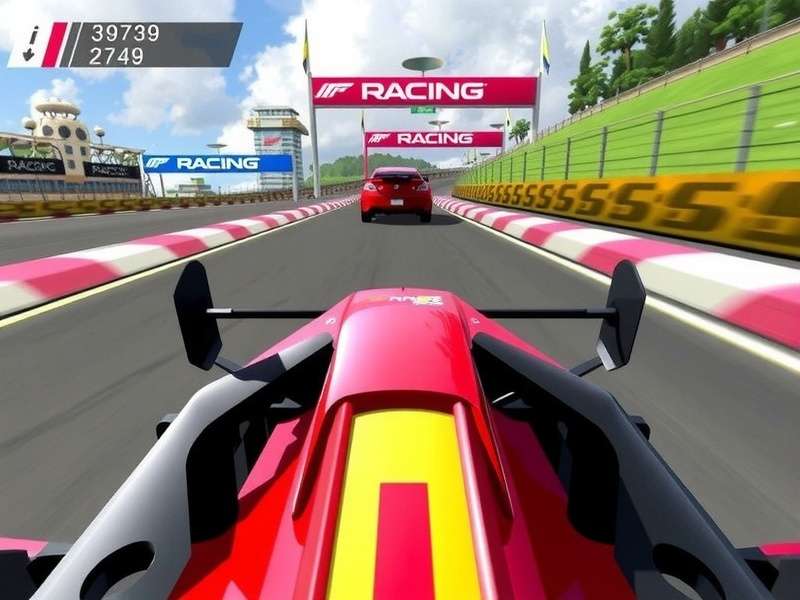Click the info arrow icon beside the score
This screenshot has height=600, width=800.
pyautogui.click(x=31, y=44)
